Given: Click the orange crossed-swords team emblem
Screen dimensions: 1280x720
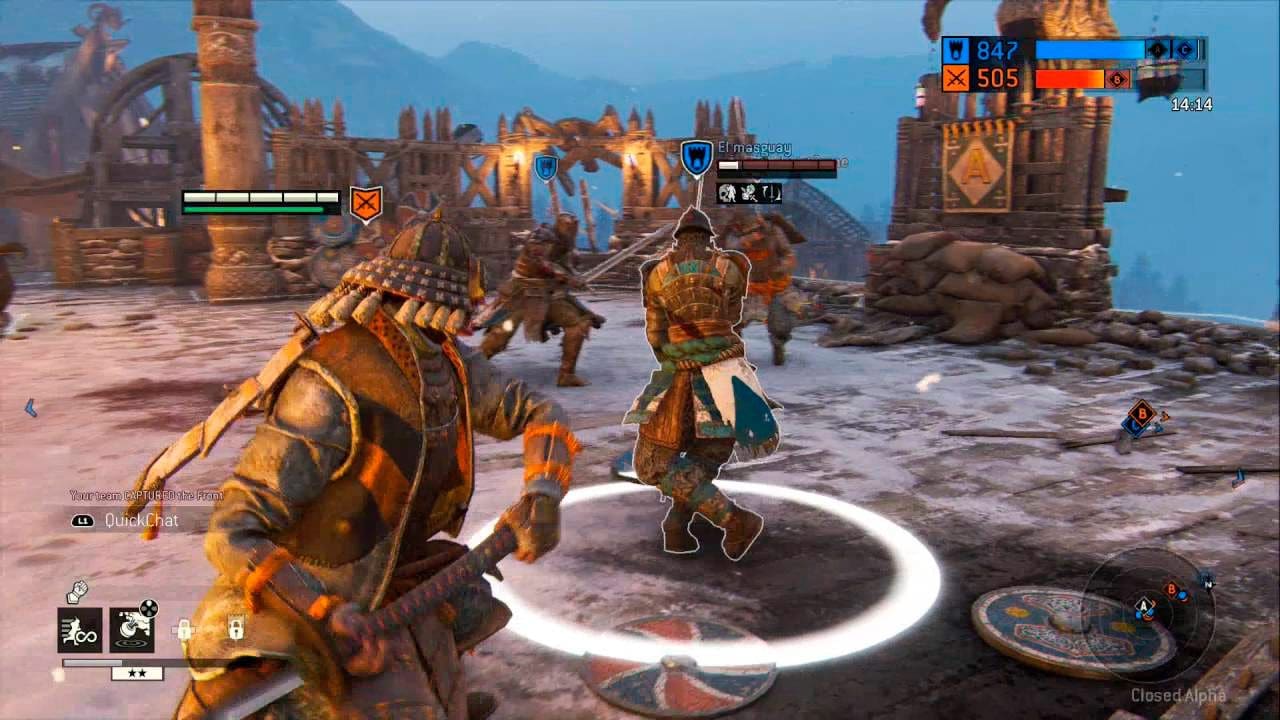Looking at the screenshot, I should coord(956,77).
